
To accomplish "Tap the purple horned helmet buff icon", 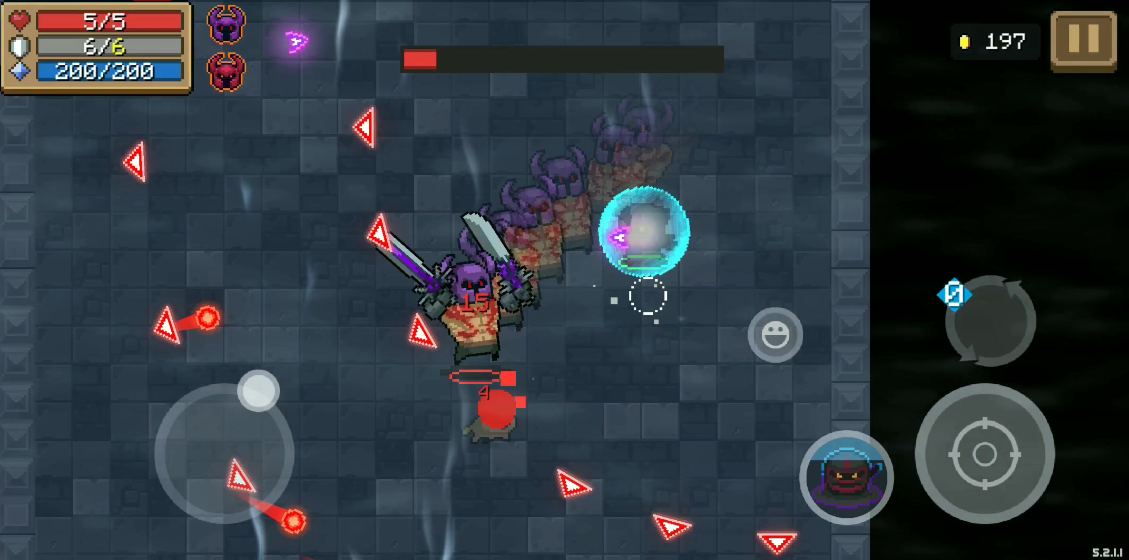I will [x=227, y=24].
